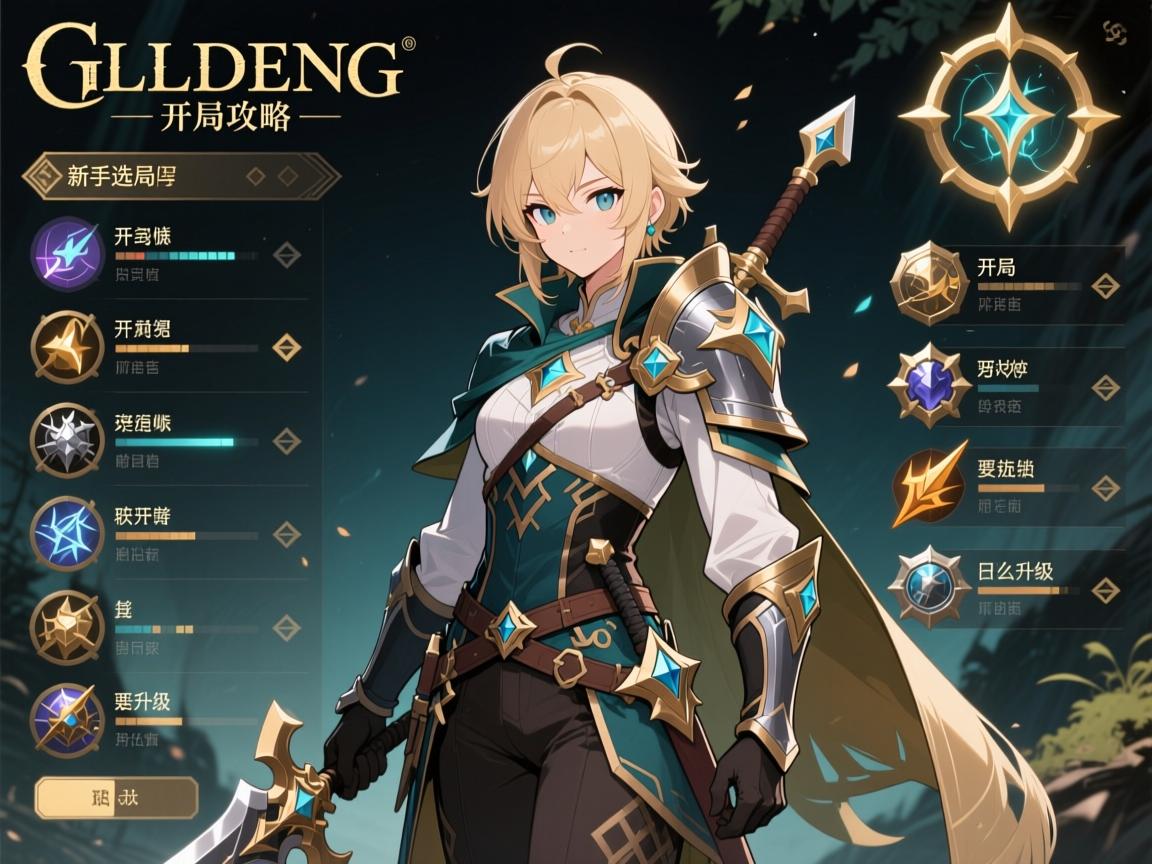Select the round gold 开局 emblem icon
Screen dimensions: 1152x864
pyautogui.click(x=929, y=285)
